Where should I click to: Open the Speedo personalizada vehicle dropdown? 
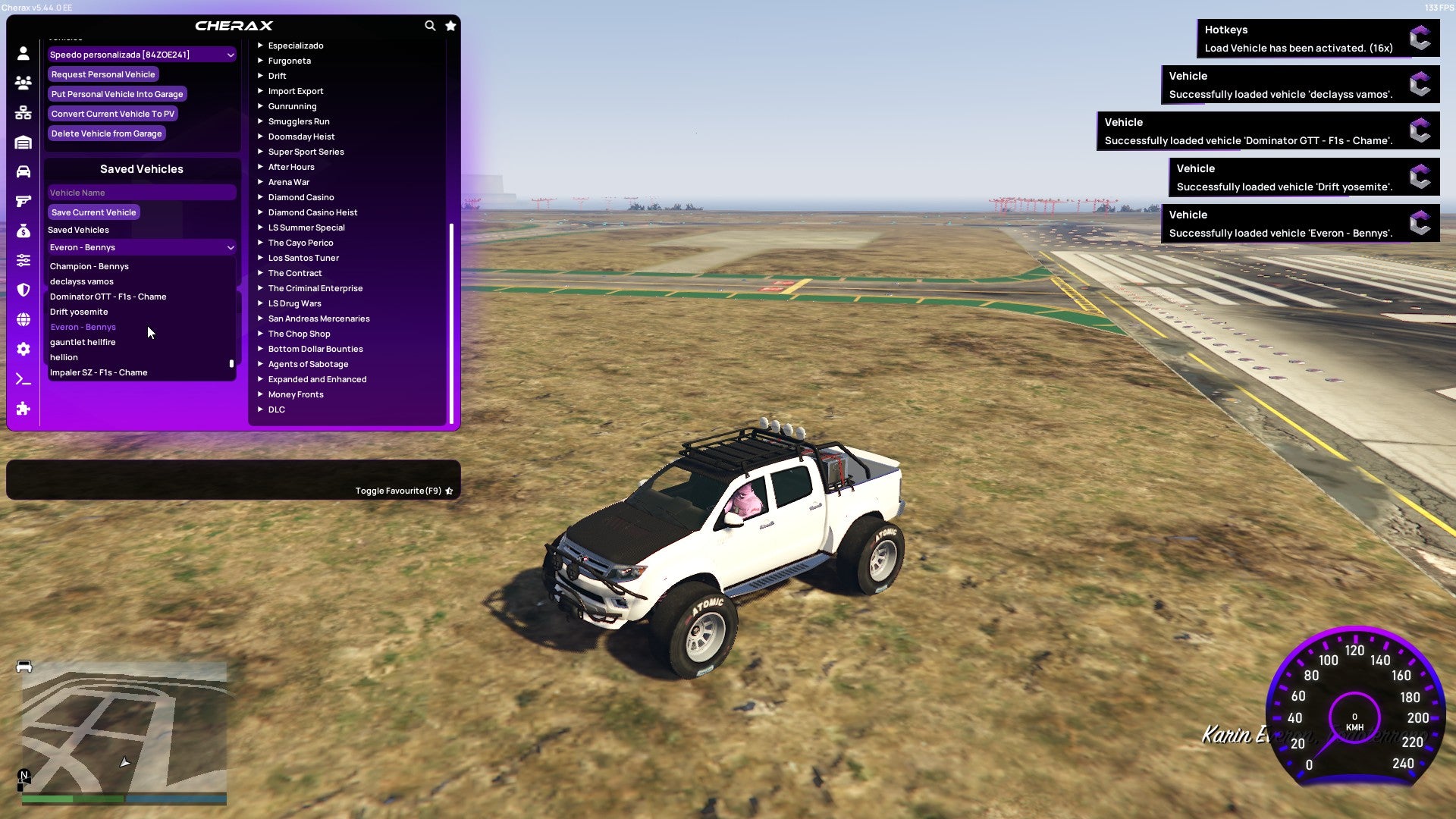tap(141, 54)
